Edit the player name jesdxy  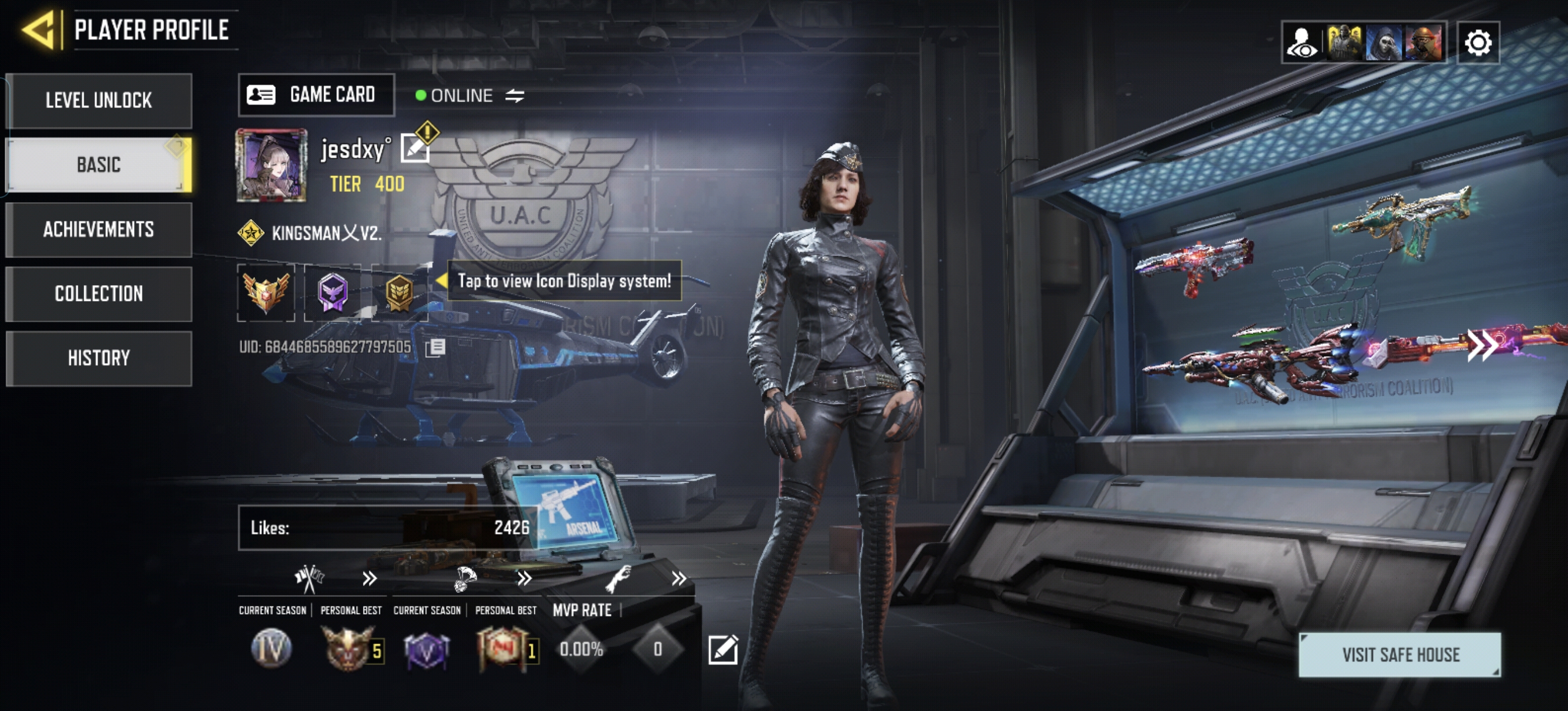pyautogui.click(x=415, y=149)
